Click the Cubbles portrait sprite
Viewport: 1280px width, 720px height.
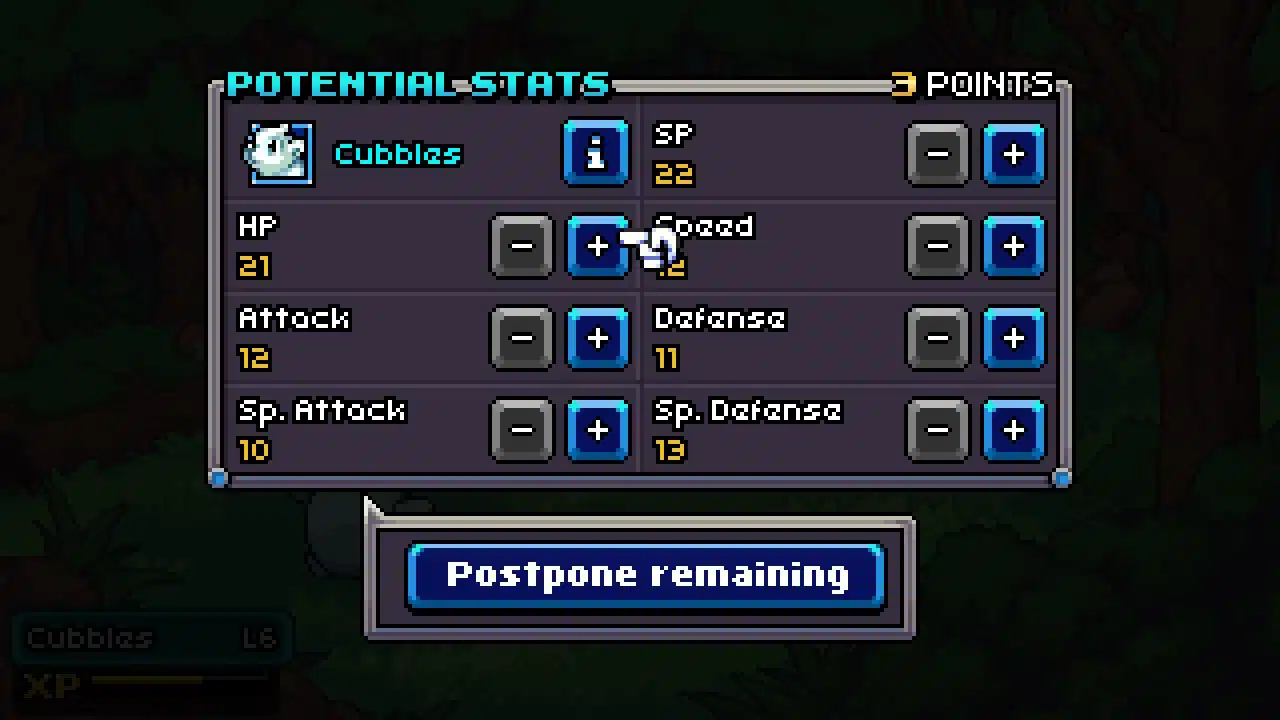click(x=280, y=152)
